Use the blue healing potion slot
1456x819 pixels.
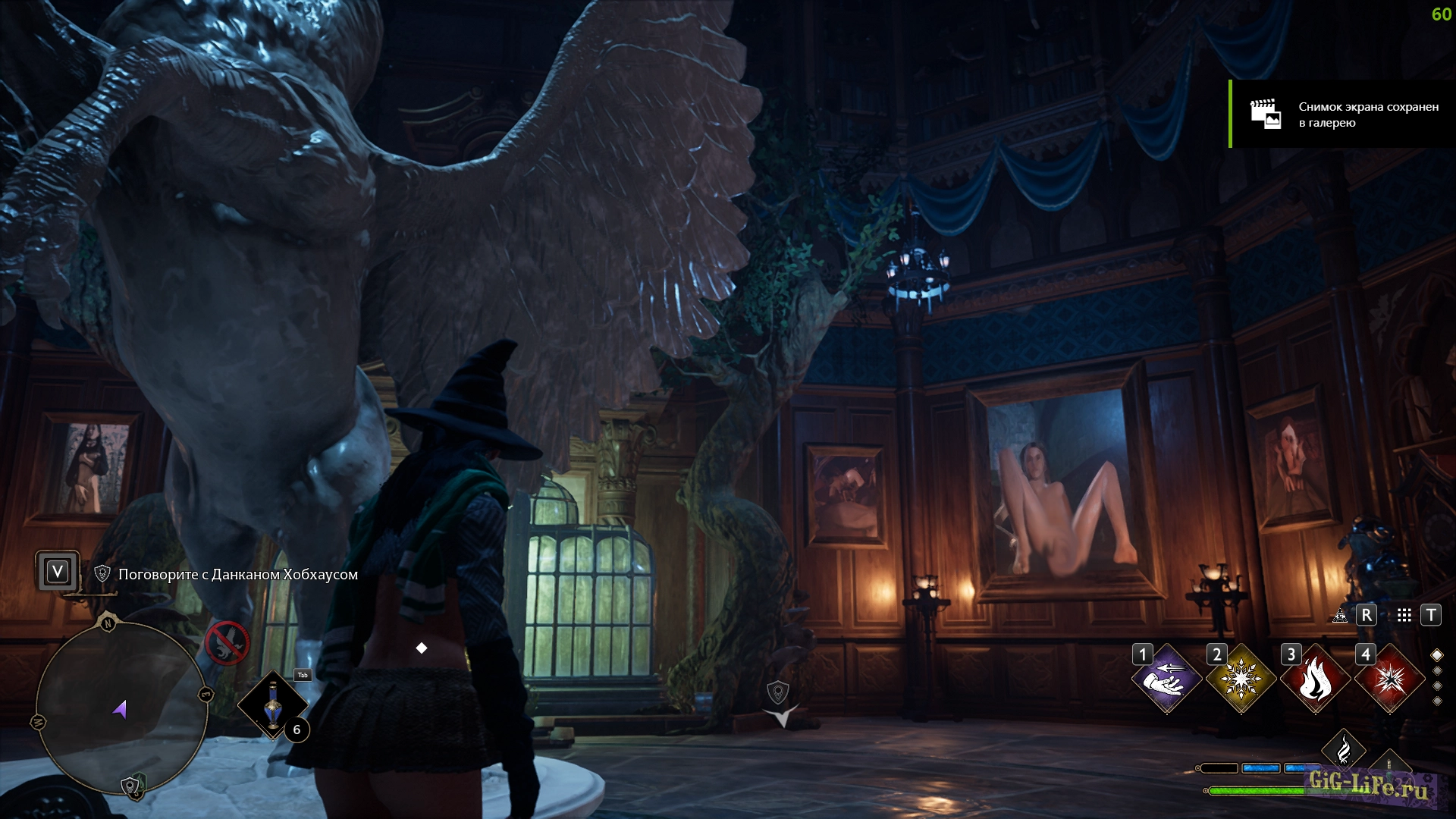pos(273,705)
